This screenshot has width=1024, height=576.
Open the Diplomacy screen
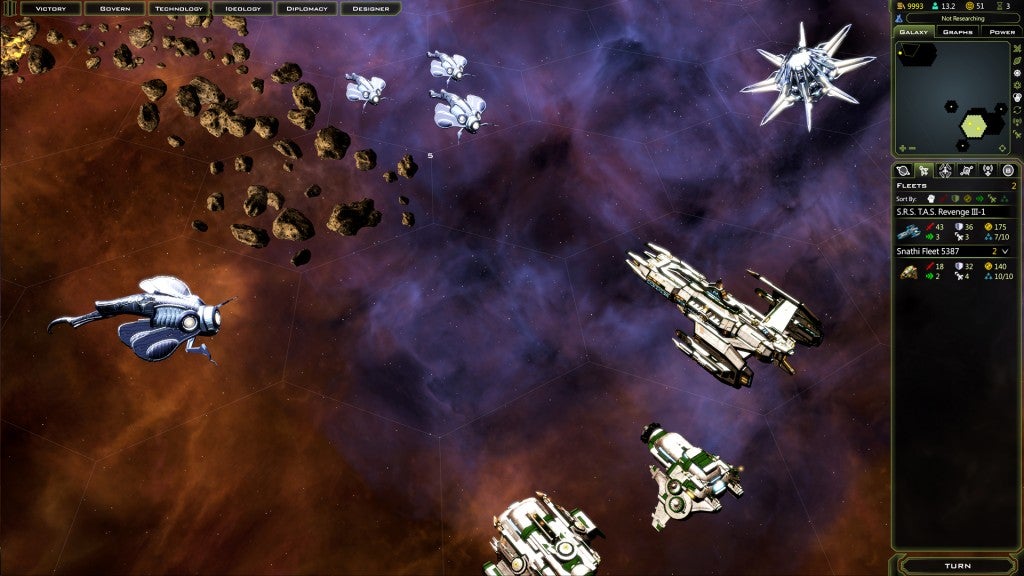[307, 9]
